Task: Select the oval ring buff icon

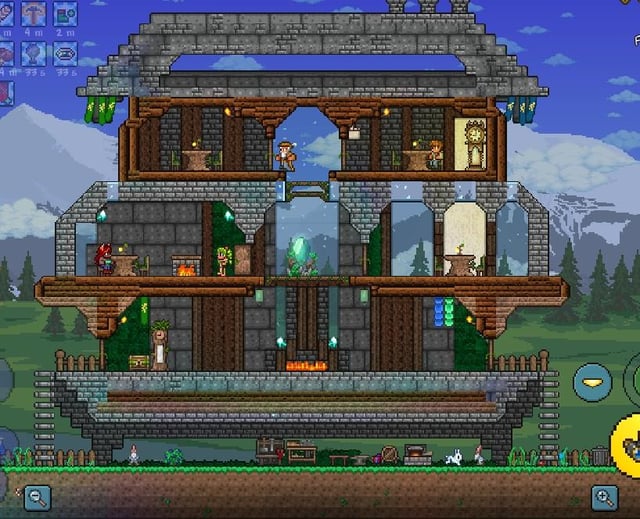Action: [x=66, y=53]
